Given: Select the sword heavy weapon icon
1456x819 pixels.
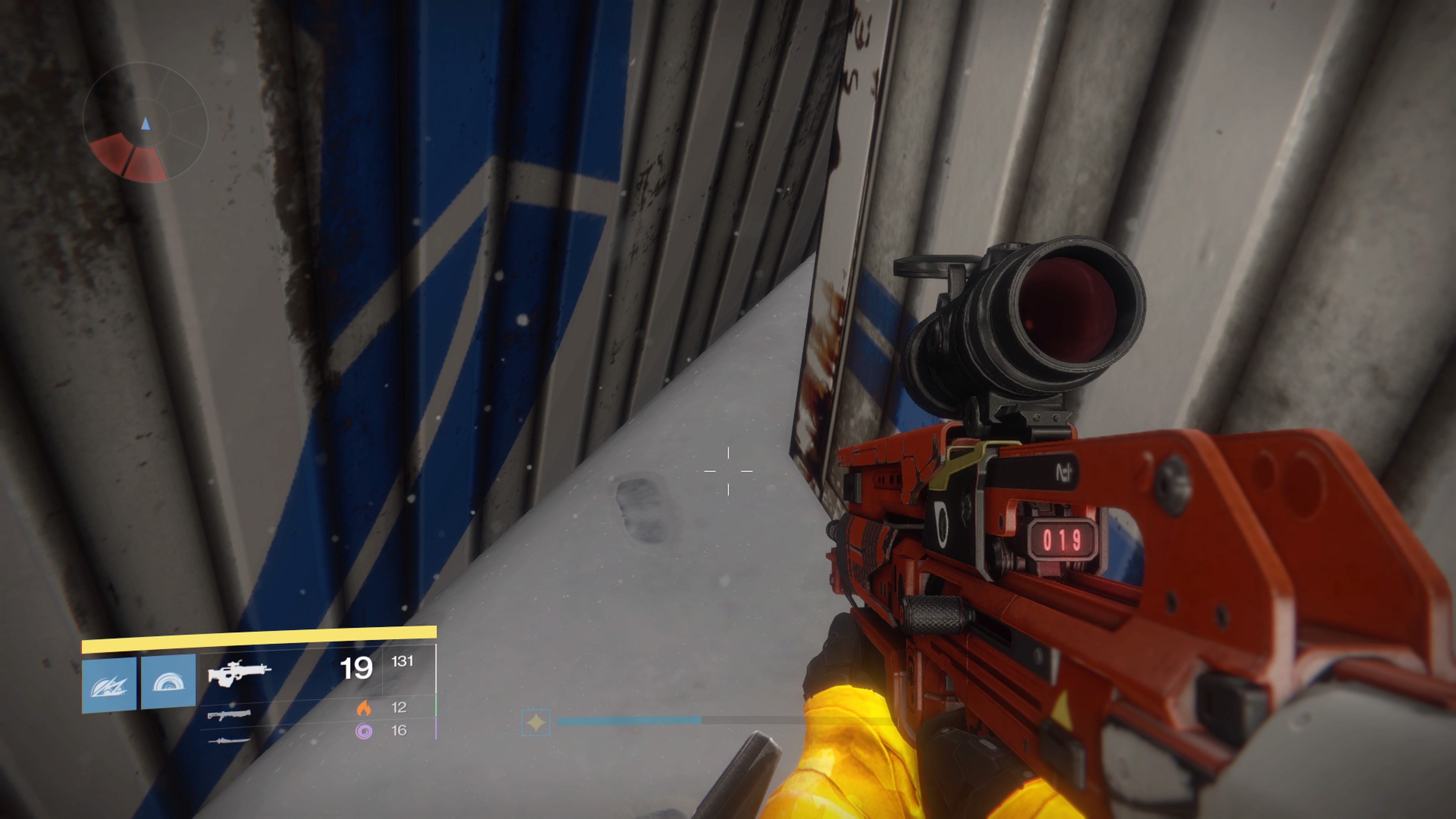Looking at the screenshot, I should coord(229,740).
